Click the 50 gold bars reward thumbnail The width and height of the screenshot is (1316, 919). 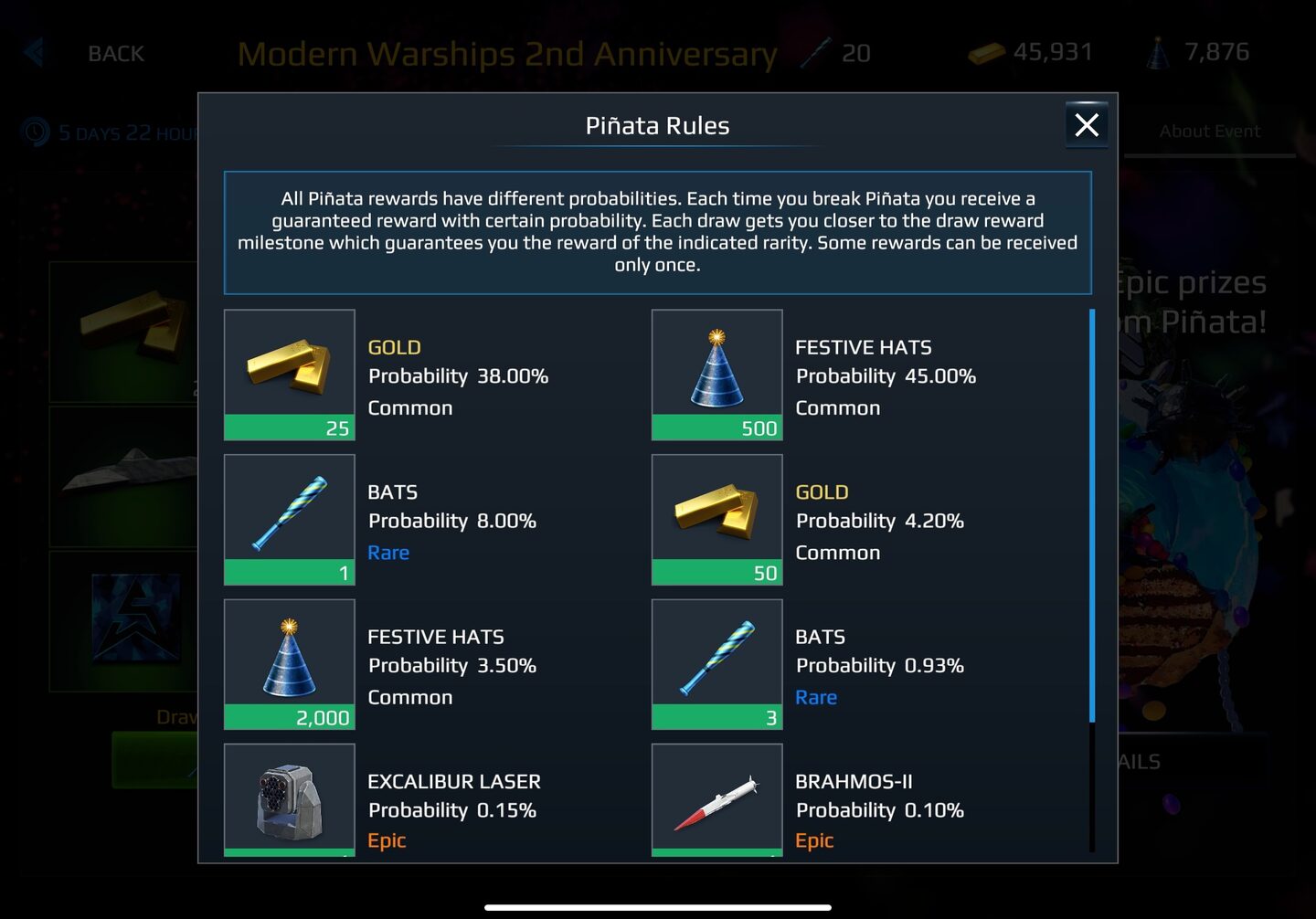(x=716, y=516)
